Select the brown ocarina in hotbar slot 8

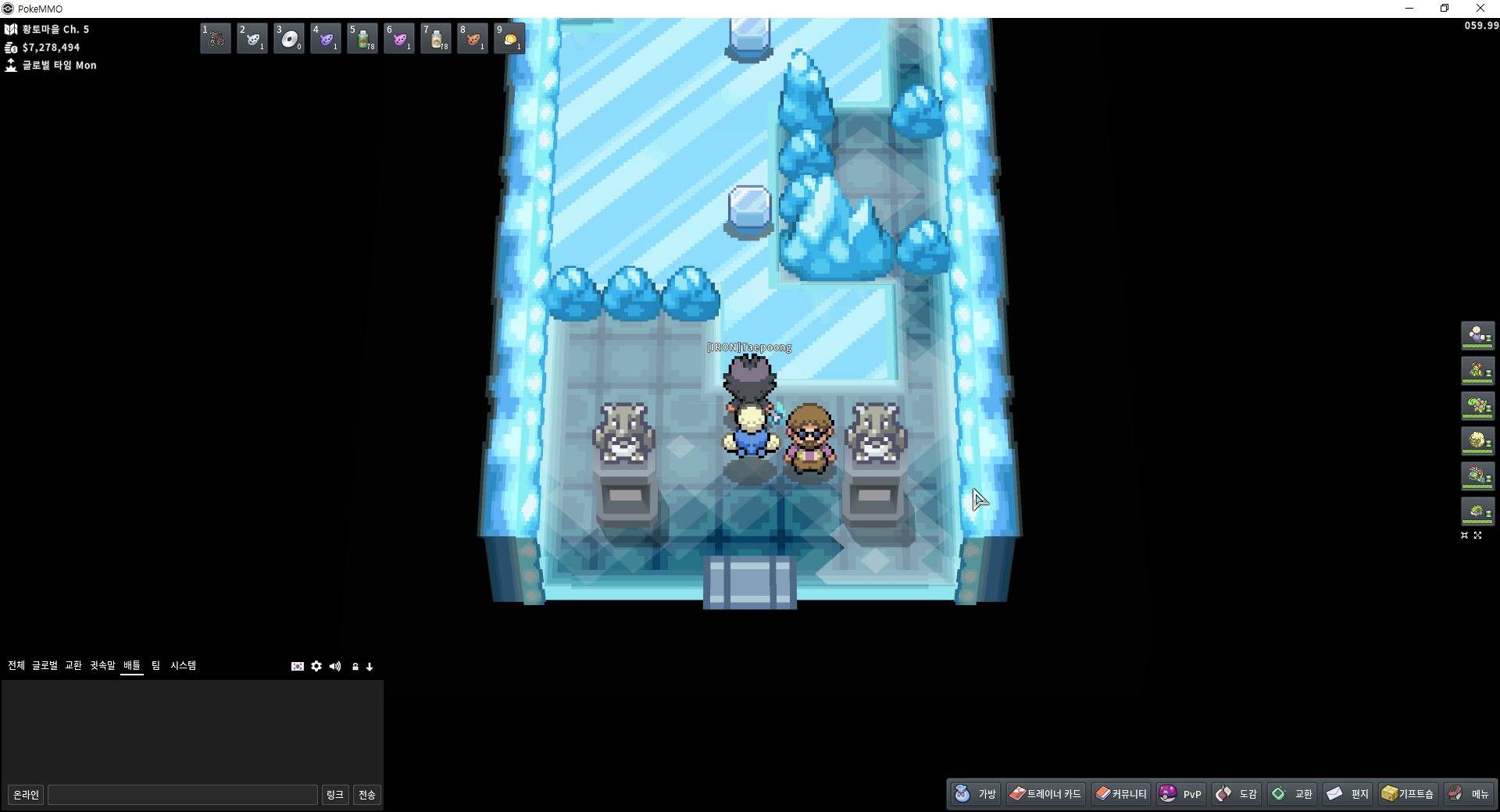[x=473, y=38]
